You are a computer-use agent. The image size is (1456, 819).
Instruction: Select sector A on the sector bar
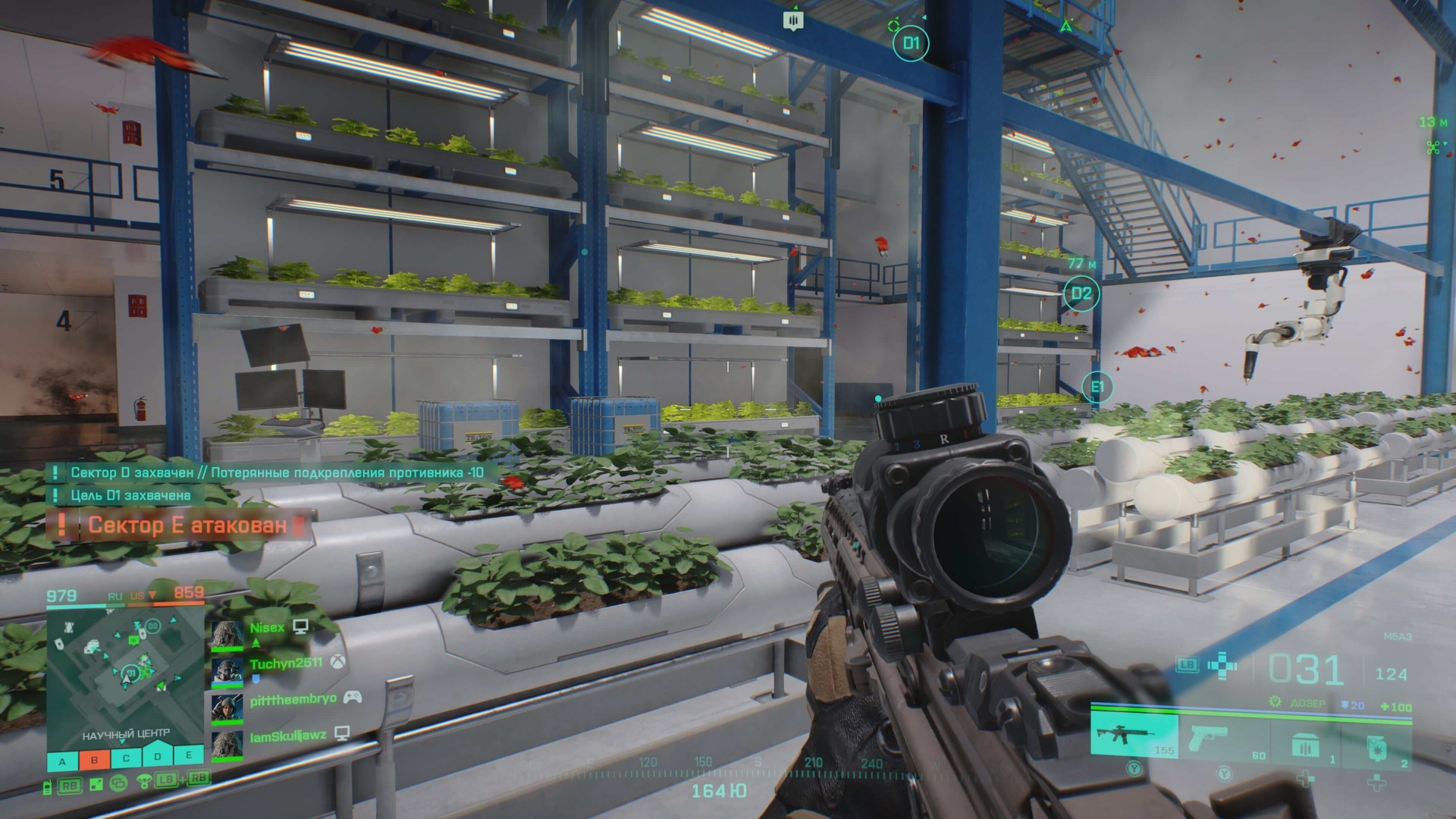click(63, 759)
